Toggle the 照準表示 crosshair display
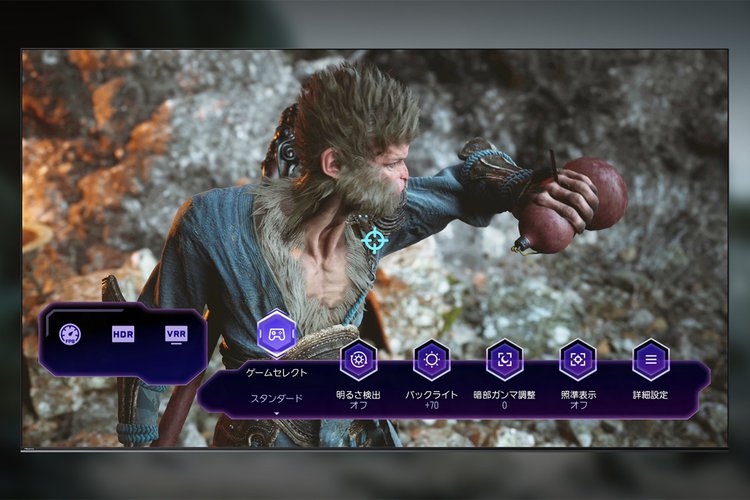 (578, 360)
